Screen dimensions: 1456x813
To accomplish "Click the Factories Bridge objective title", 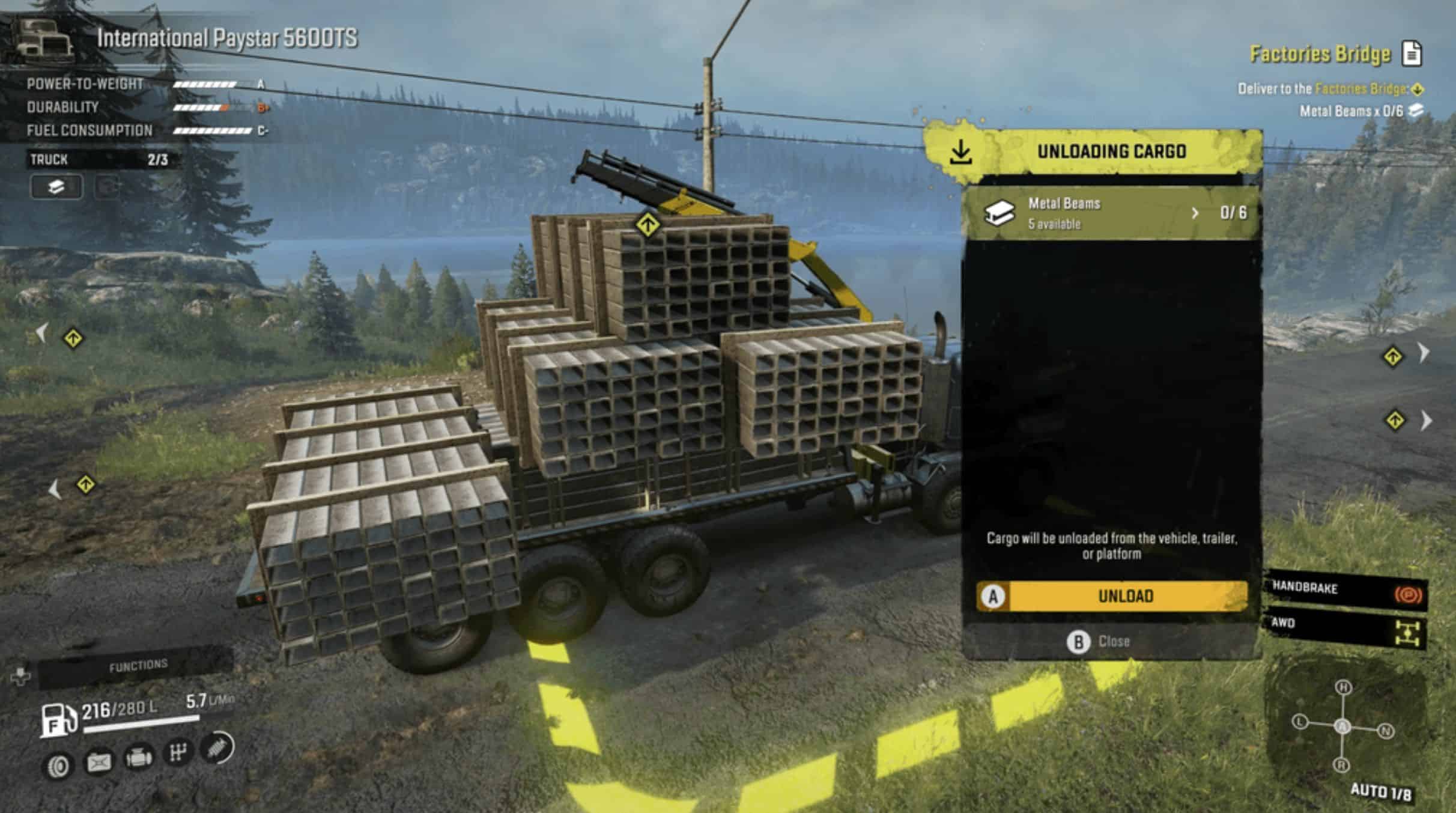I will tap(1320, 54).
